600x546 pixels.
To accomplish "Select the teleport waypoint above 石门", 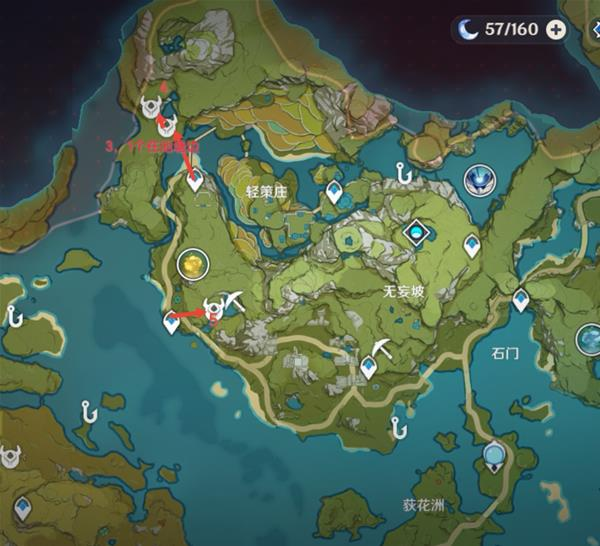I will (x=521, y=299).
